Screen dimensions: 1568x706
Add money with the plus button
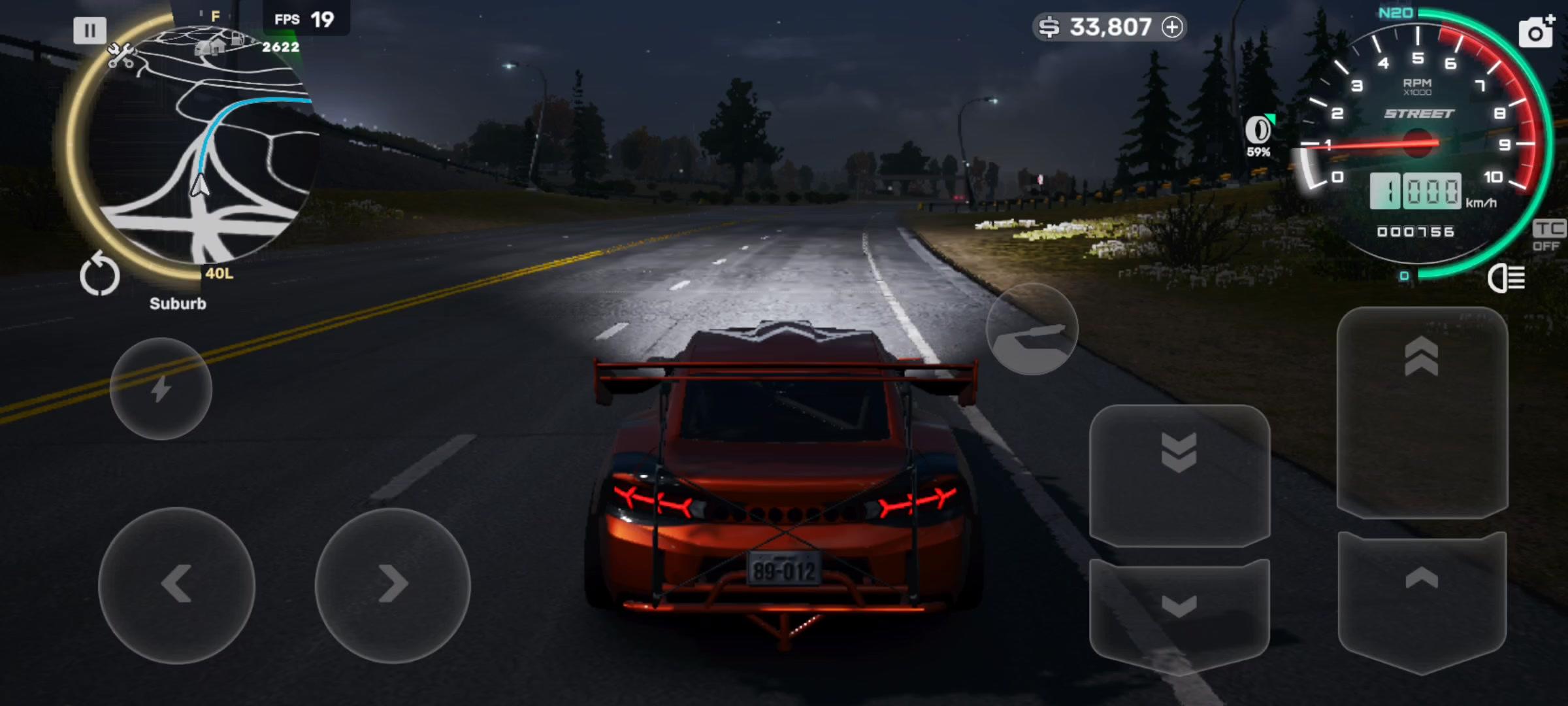click(x=1173, y=27)
